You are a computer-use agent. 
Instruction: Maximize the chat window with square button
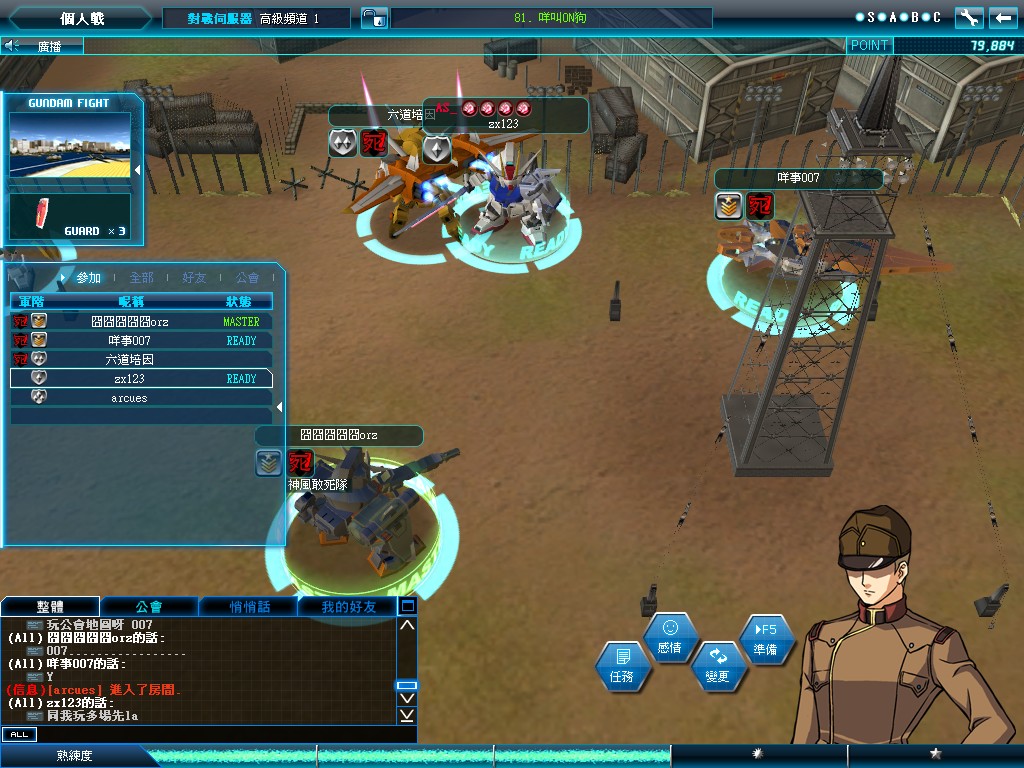click(x=407, y=605)
